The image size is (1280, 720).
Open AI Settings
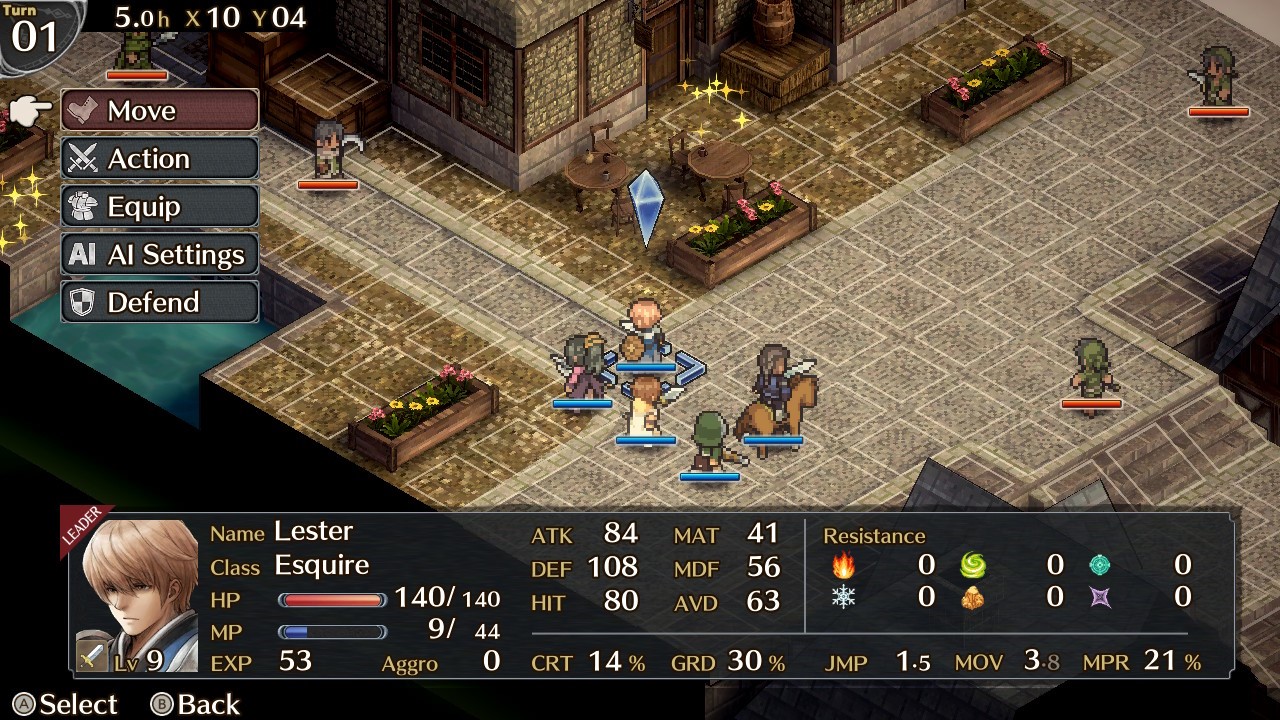pos(160,254)
